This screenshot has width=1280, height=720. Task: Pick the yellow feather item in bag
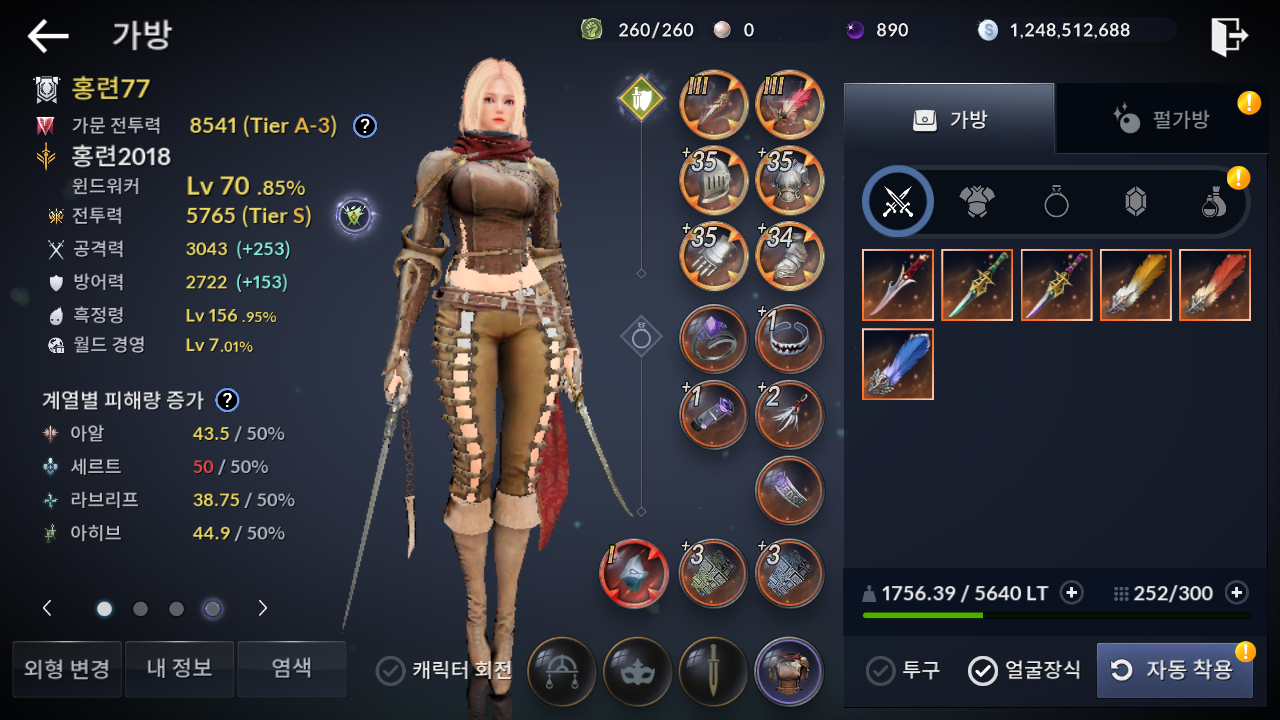tap(1136, 285)
